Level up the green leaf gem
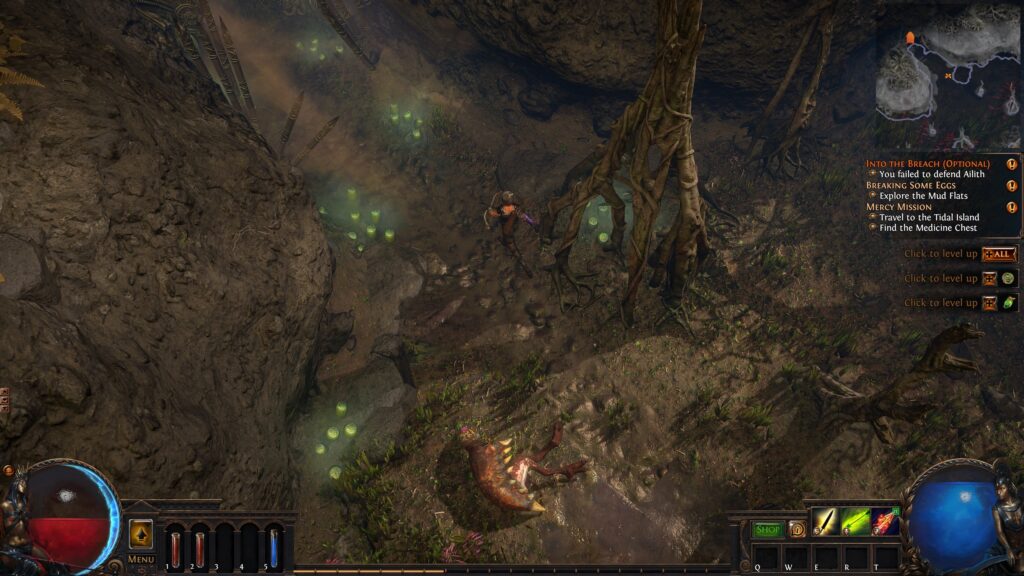Image resolution: width=1024 pixels, height=576 pixels. pyautogui.click(x=1008, y=302)
